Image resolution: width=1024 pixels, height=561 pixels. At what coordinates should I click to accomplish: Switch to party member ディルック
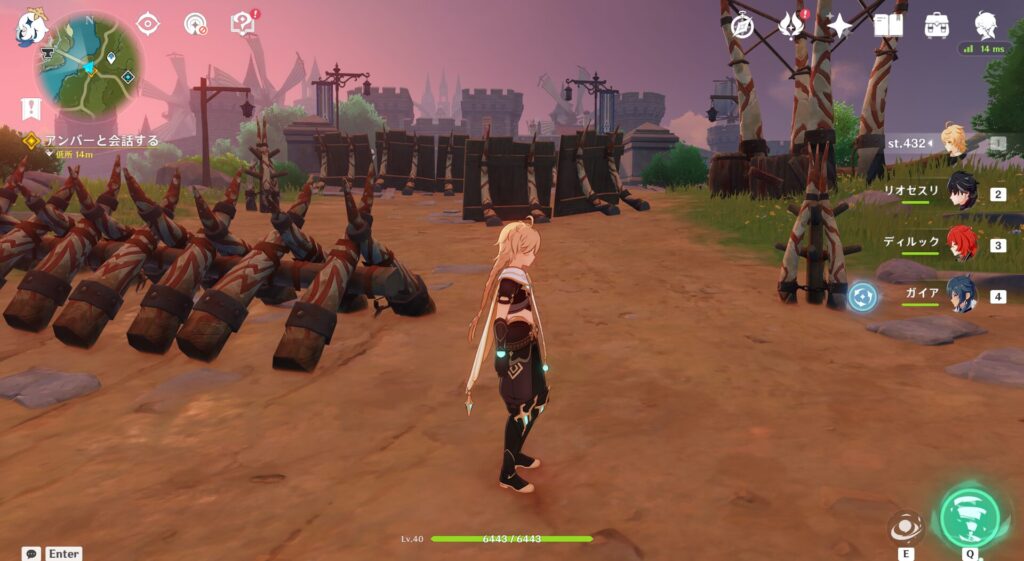point(960,243)
